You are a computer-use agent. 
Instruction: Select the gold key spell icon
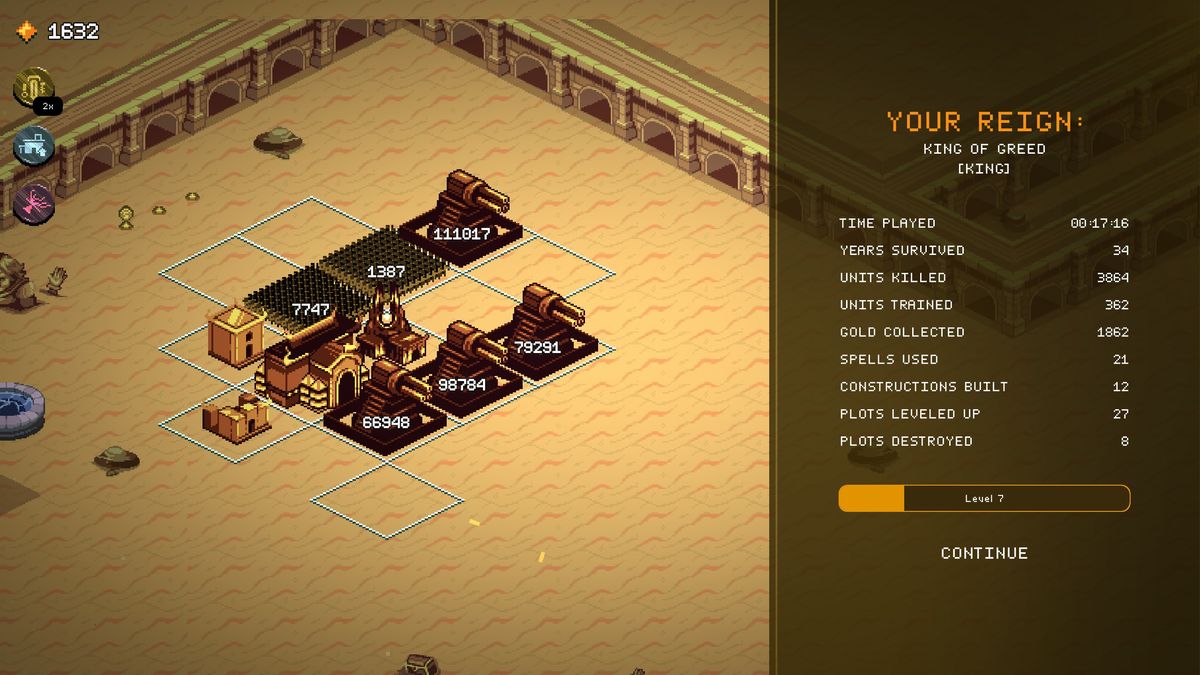click(x=33, y=87)
